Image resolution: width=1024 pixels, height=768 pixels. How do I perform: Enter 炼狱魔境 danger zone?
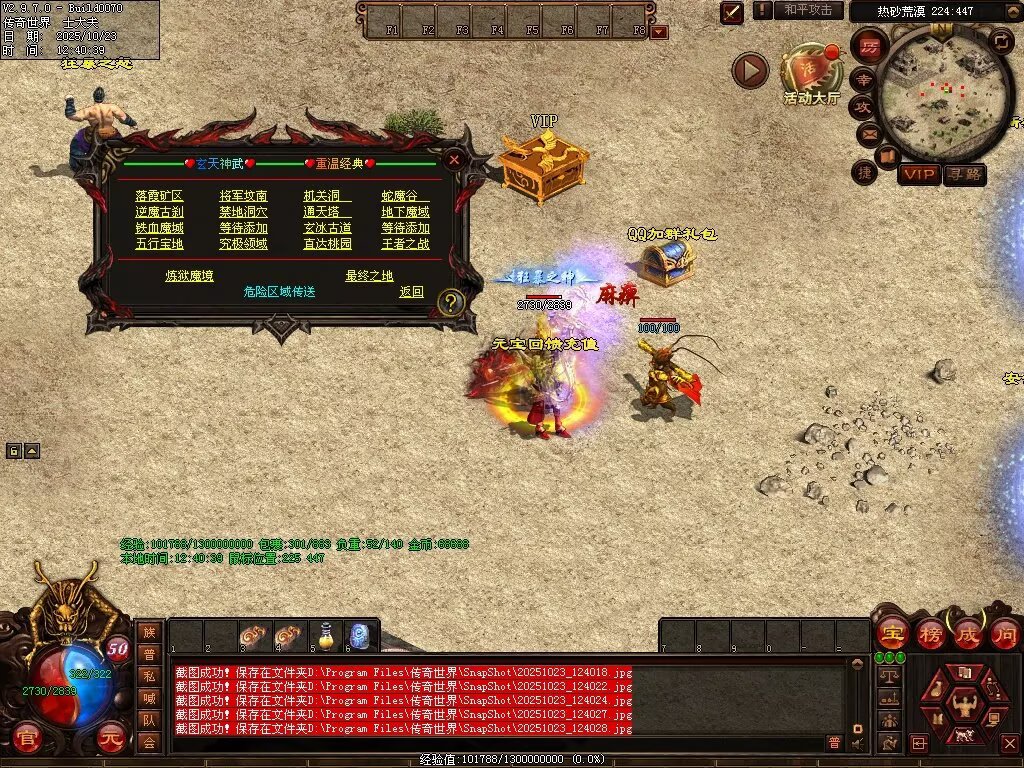coord(189,276)
